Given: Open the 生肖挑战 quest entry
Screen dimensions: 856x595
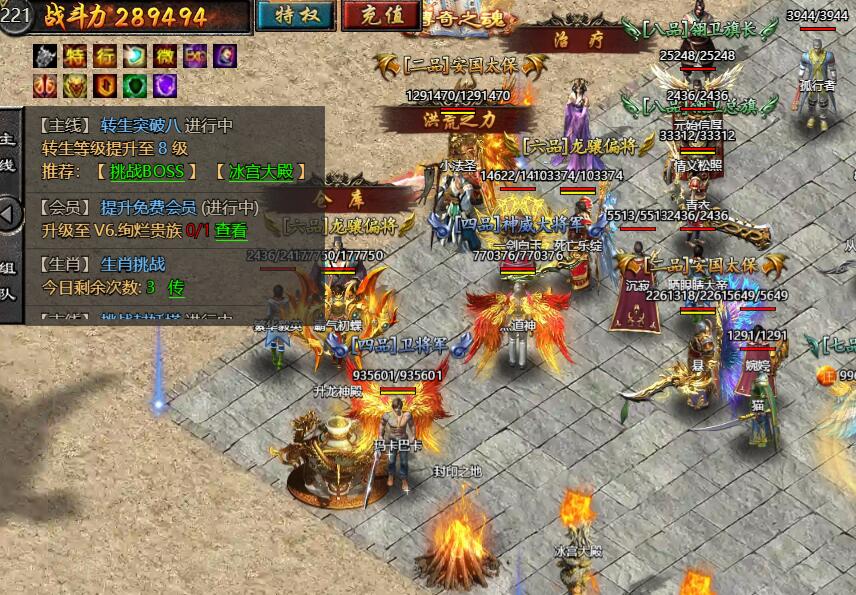Looking at the screenshot, I should pyautogui.click(x=132, y=265).
